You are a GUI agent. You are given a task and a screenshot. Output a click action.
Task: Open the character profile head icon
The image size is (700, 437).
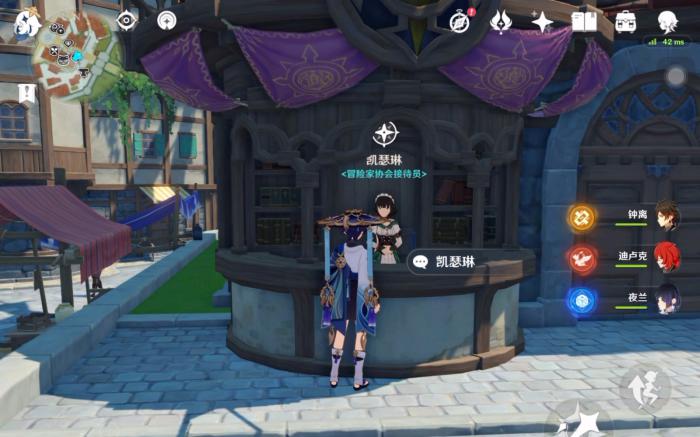point(667,21)
